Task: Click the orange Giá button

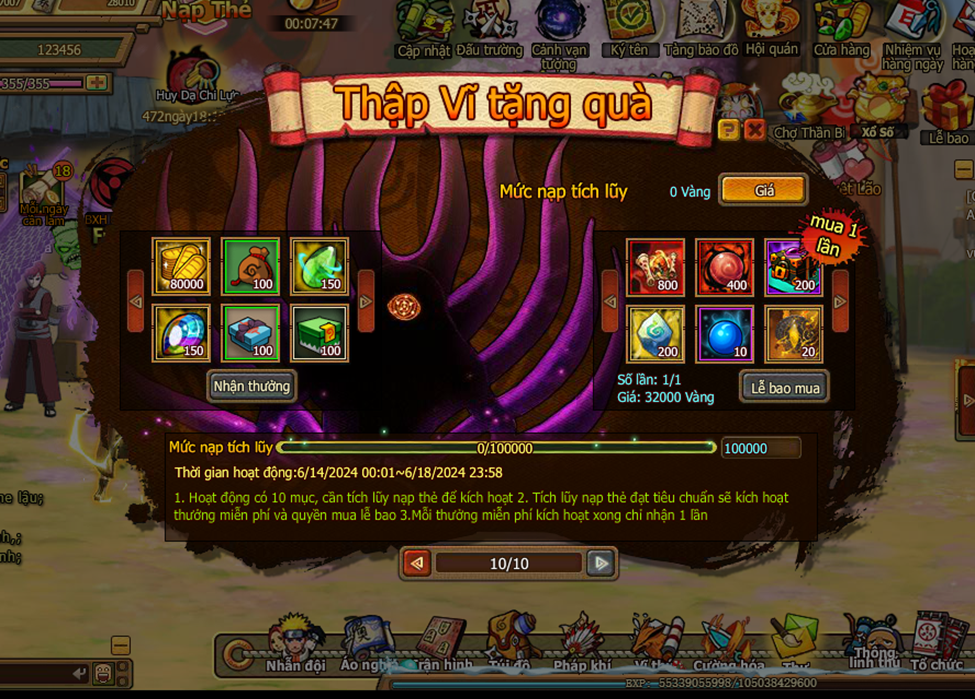Action: pos(763,190)
